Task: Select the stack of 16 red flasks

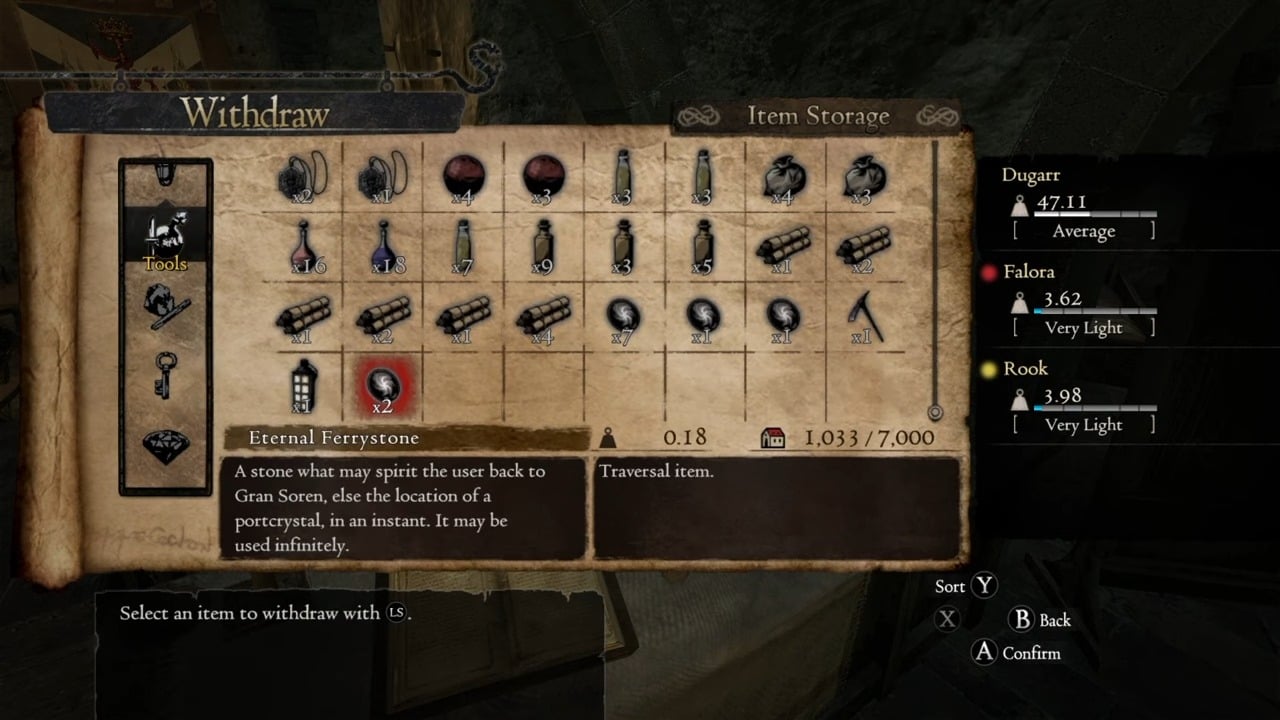Action: click(303, 246)
